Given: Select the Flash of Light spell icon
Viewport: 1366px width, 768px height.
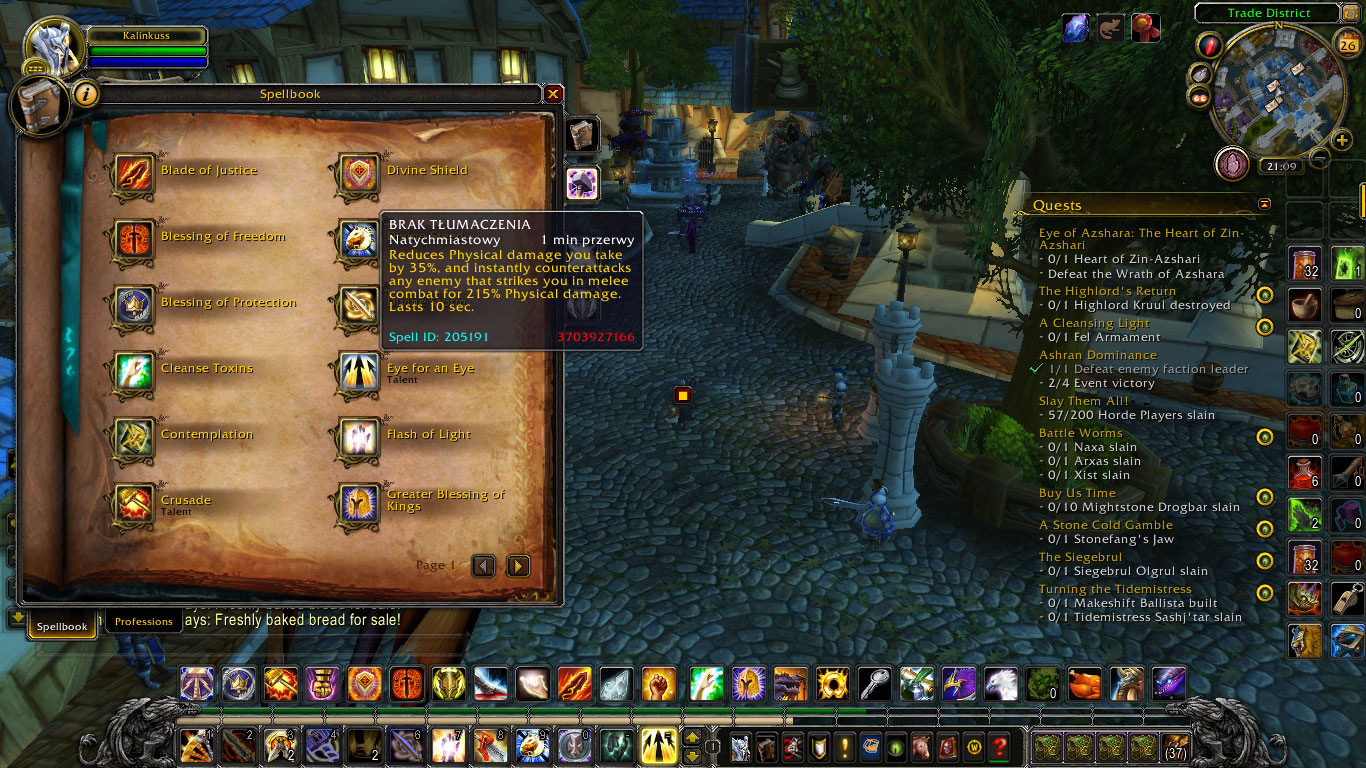Looking at the screenshot, I should pyautogui.click(x=359, y=434).
